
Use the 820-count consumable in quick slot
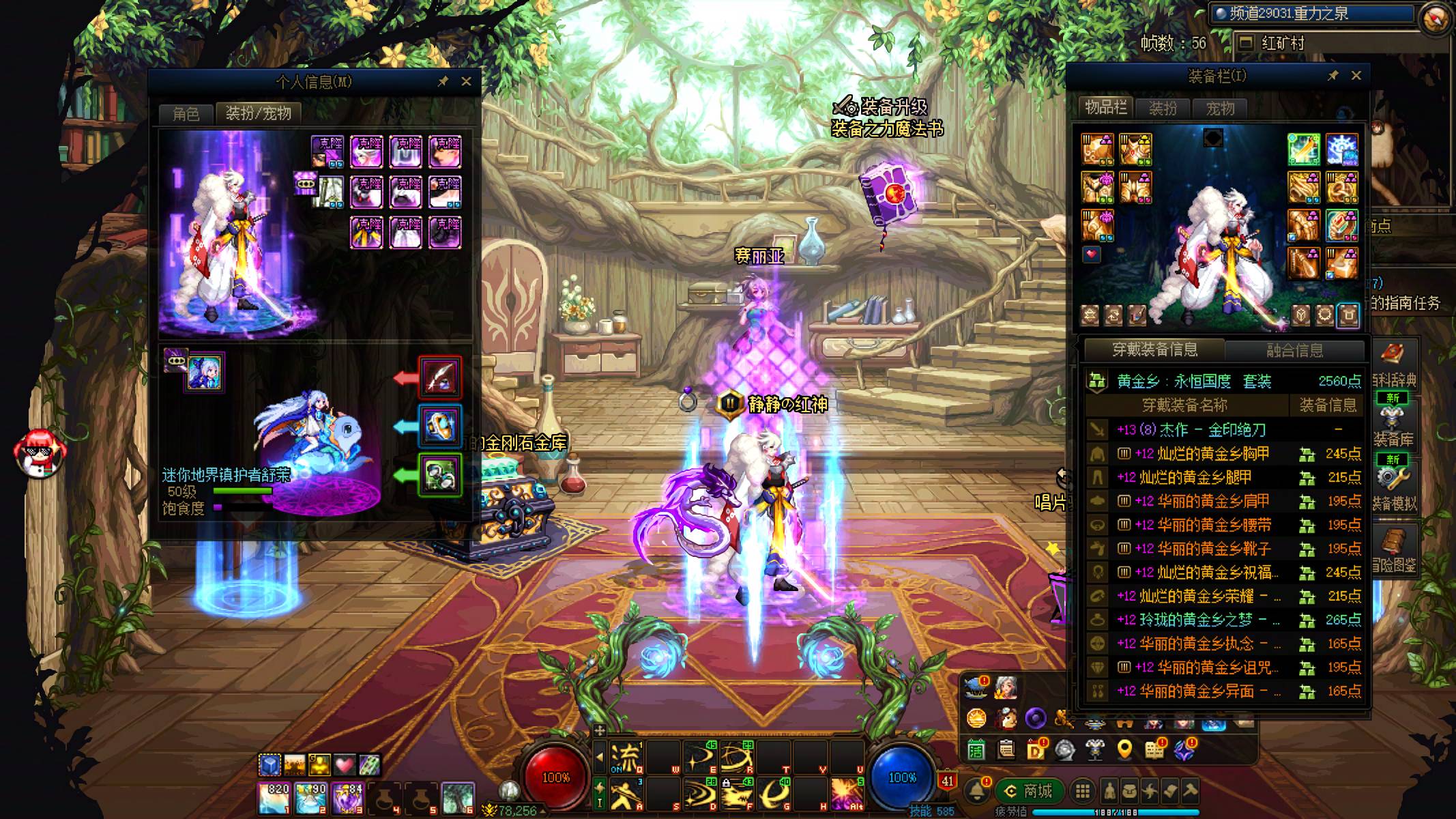point(274,798)
